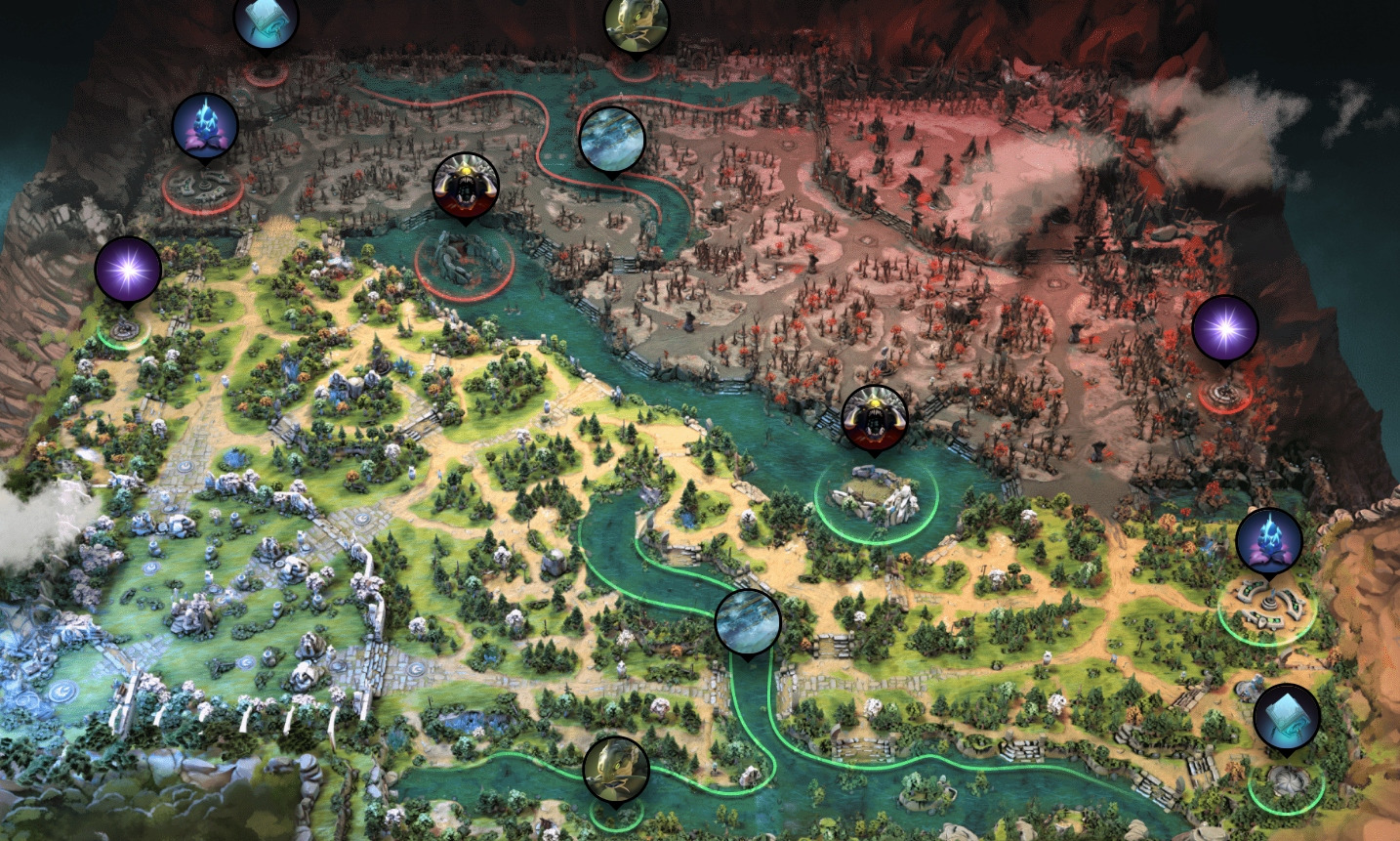
Task: Select the Roshan marker over the green-ringed pit
Action: tap(875, 419)
